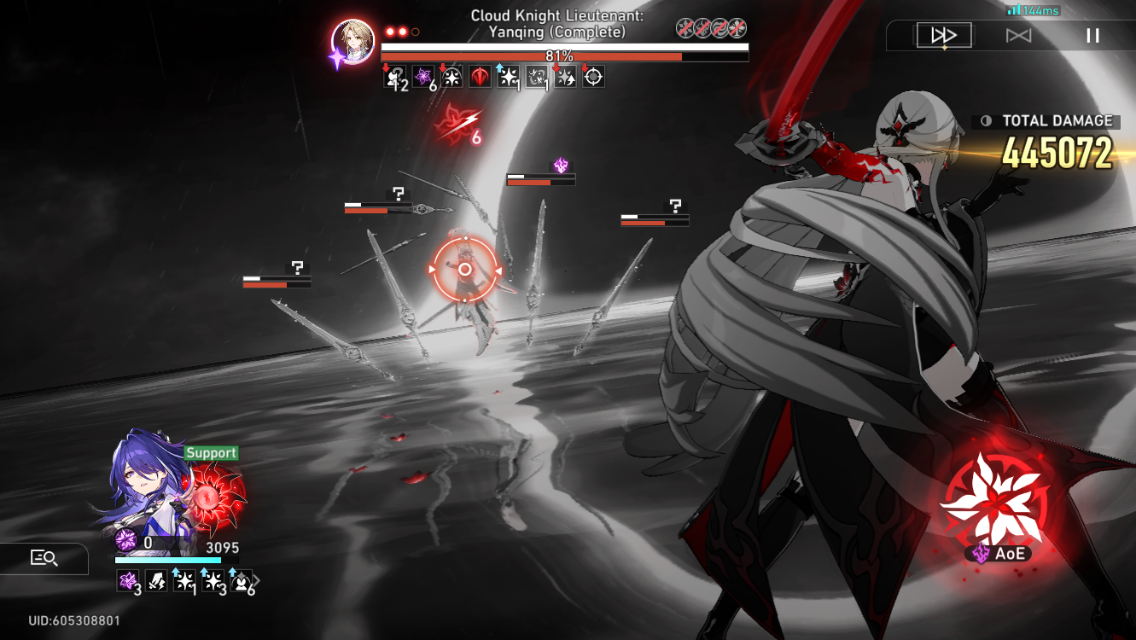Inspect the red claw debuff on Yanqing
The height and width of the screenshot is (640, 1136).
[x=480, y=77]
